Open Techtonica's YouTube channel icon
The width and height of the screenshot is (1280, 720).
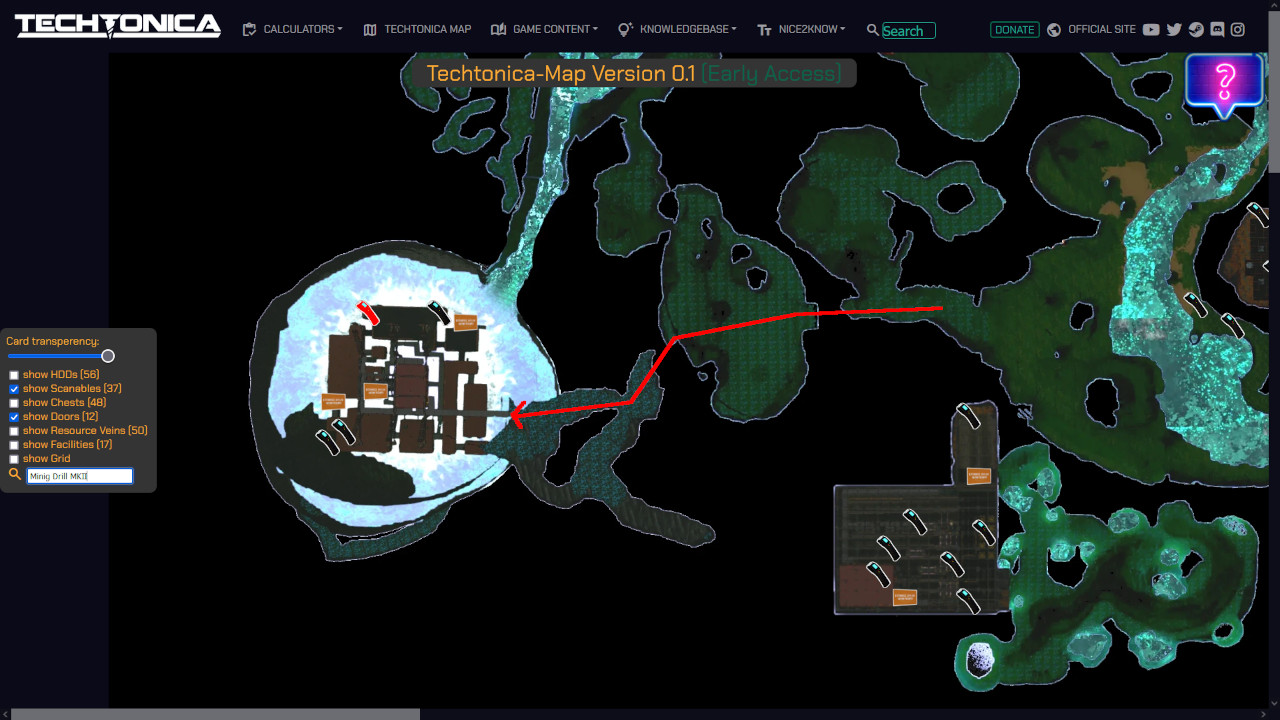(x=1152, y=30)
